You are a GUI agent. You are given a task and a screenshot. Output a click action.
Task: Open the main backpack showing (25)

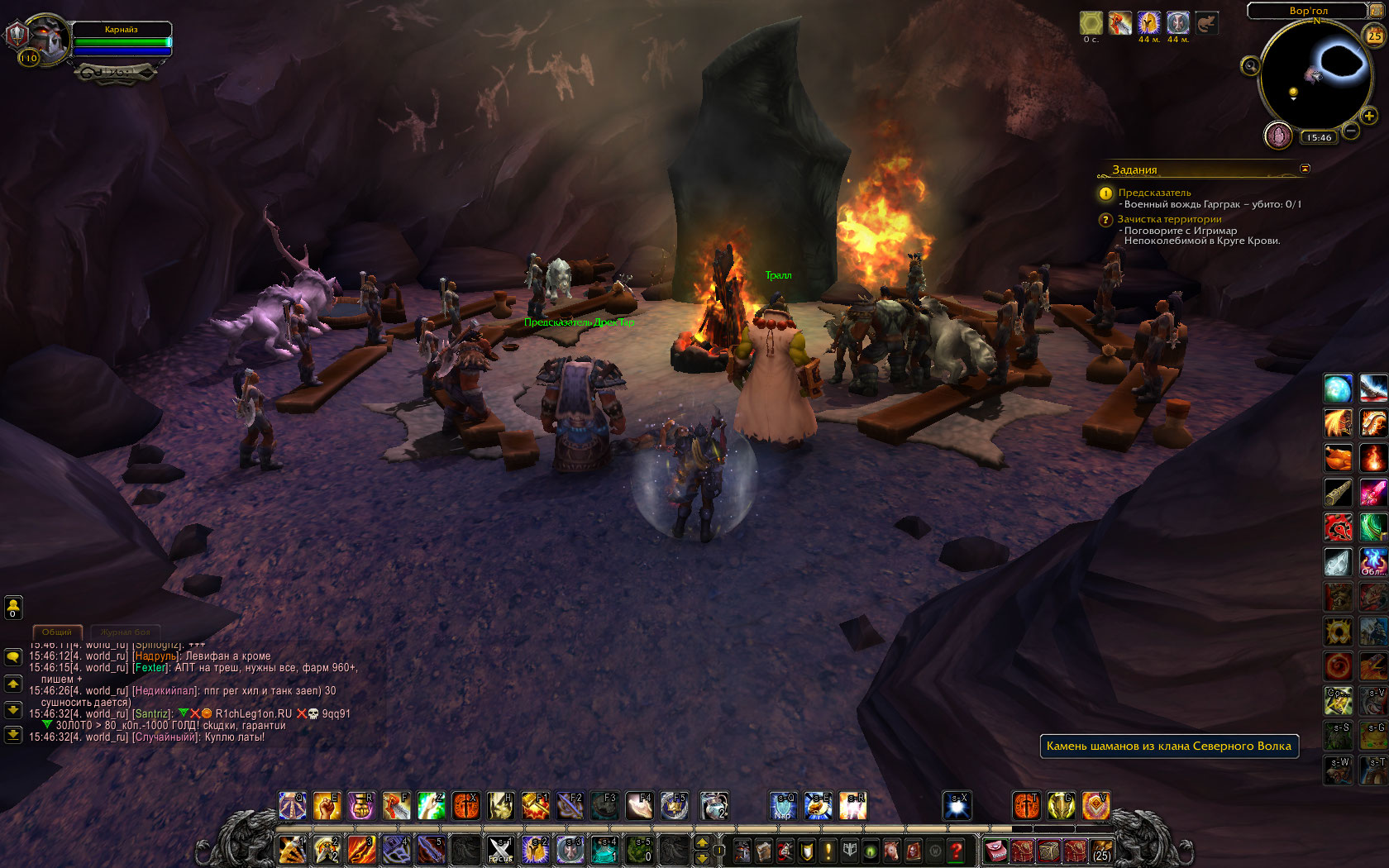coord(1101,850)
